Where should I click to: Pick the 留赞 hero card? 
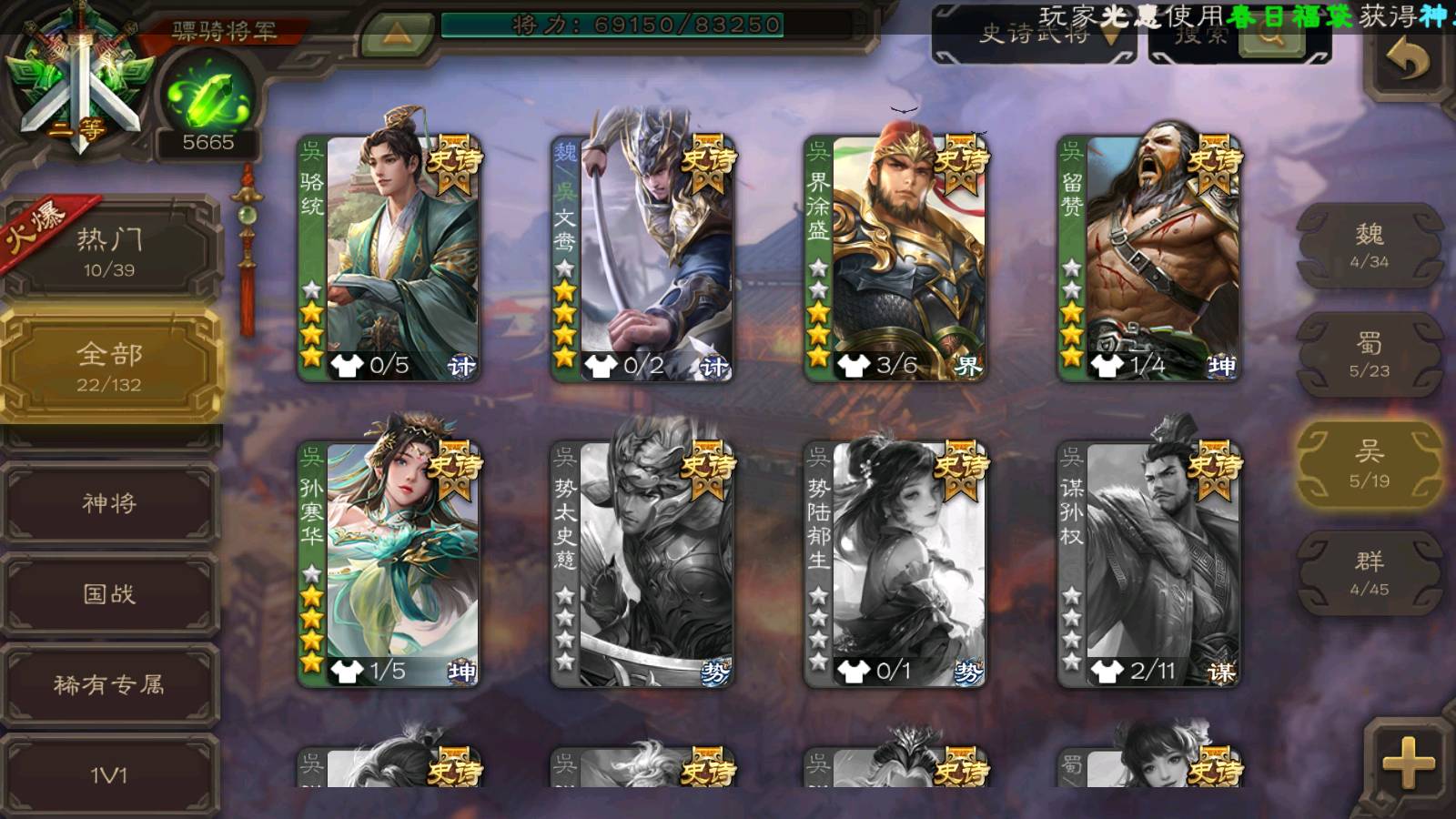pyautogui.click(x=1149, y=258)
